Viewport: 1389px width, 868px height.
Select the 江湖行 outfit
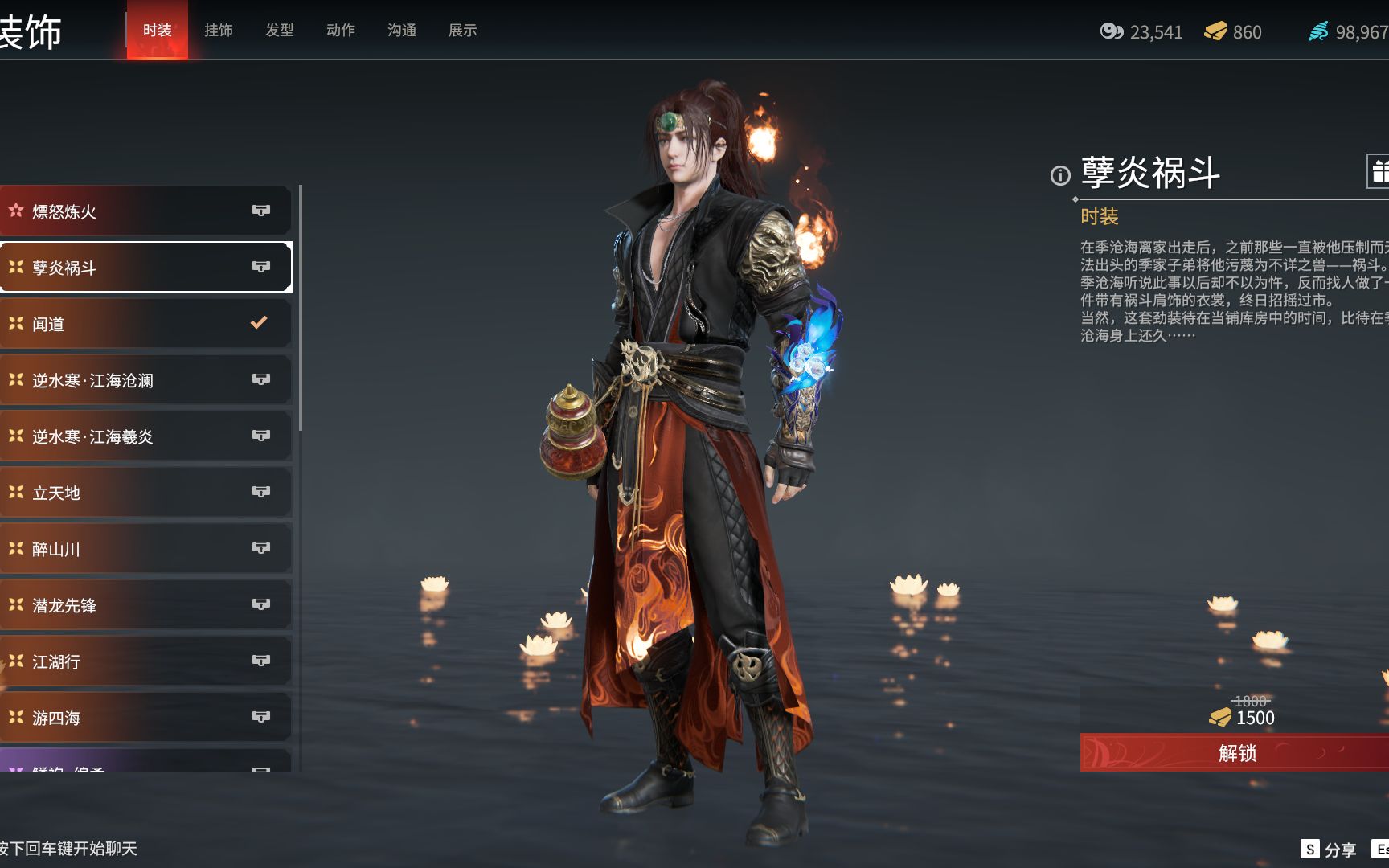(145, 661)
